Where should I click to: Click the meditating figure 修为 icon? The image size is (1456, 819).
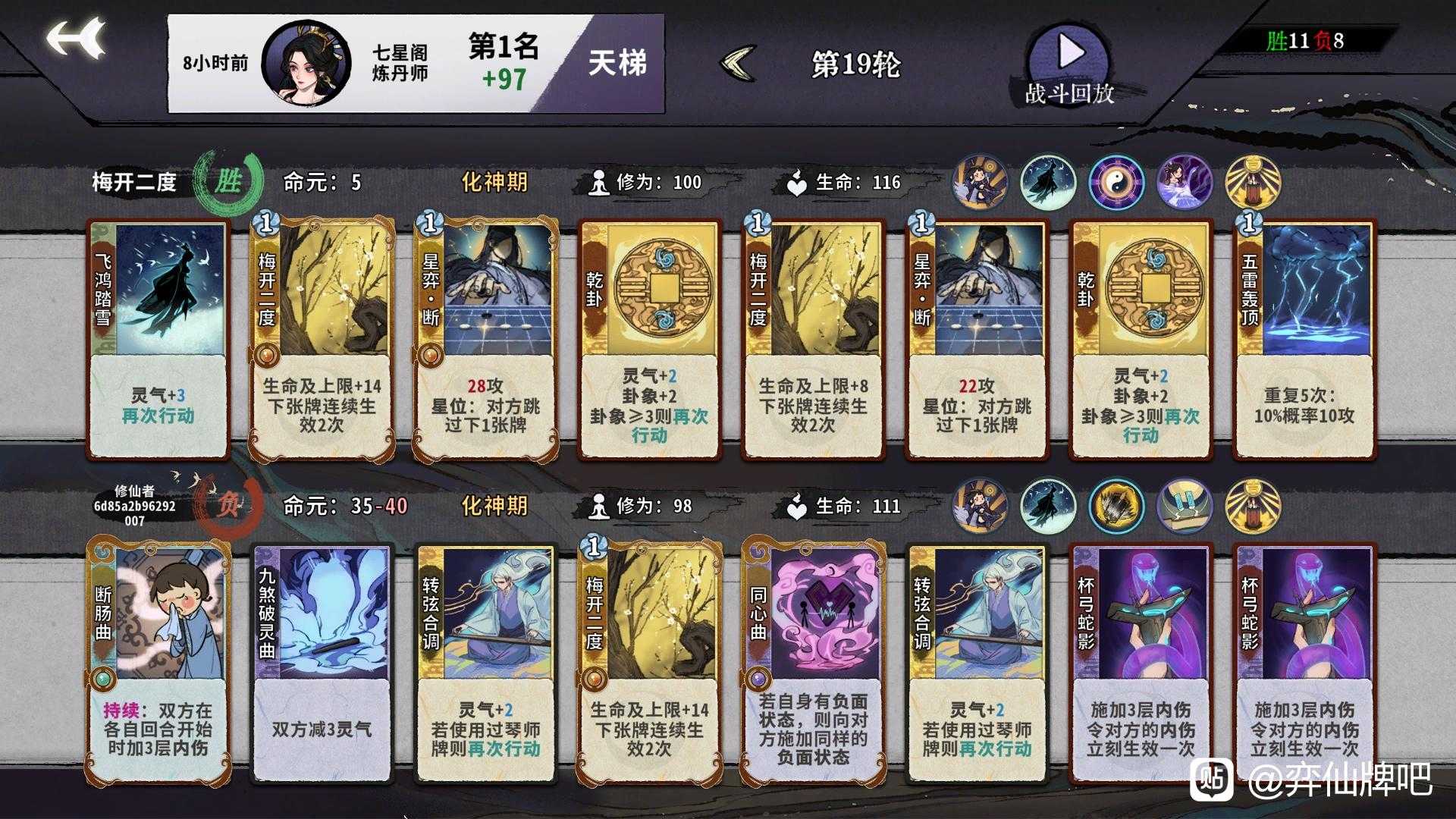pyautogui.click(x=599, y=182)
